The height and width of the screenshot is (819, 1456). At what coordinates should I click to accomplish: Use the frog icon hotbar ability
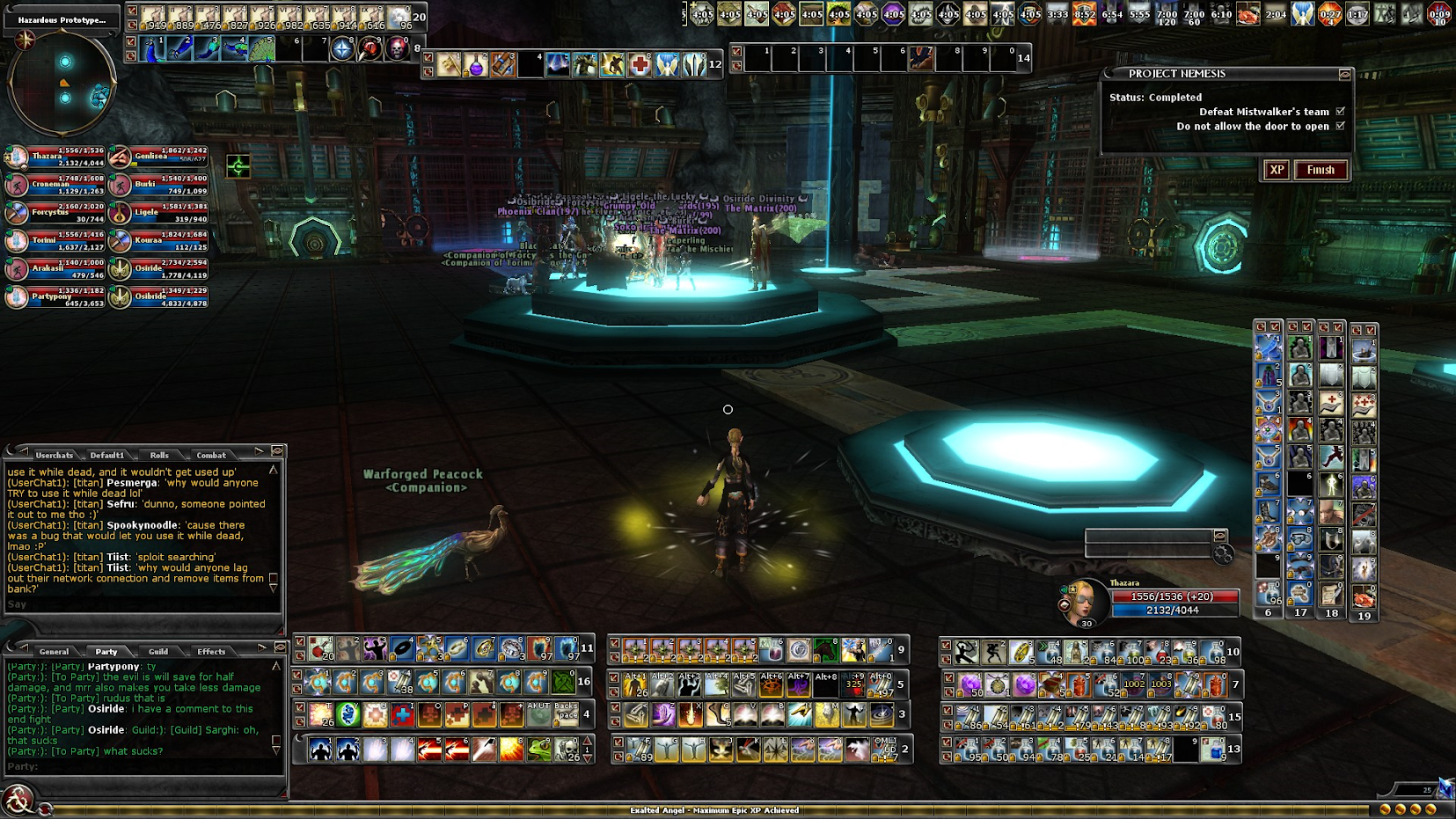(x=539, y=750)
